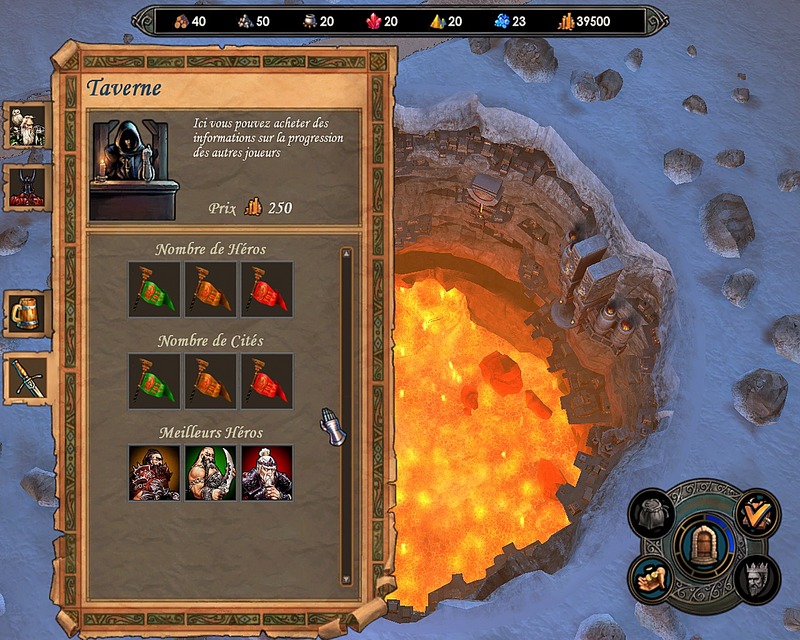The width and height of the screenshot is (800, 640).
Task: Choose red flag under Nombre de Cités
Action: [x=267, y=381]
